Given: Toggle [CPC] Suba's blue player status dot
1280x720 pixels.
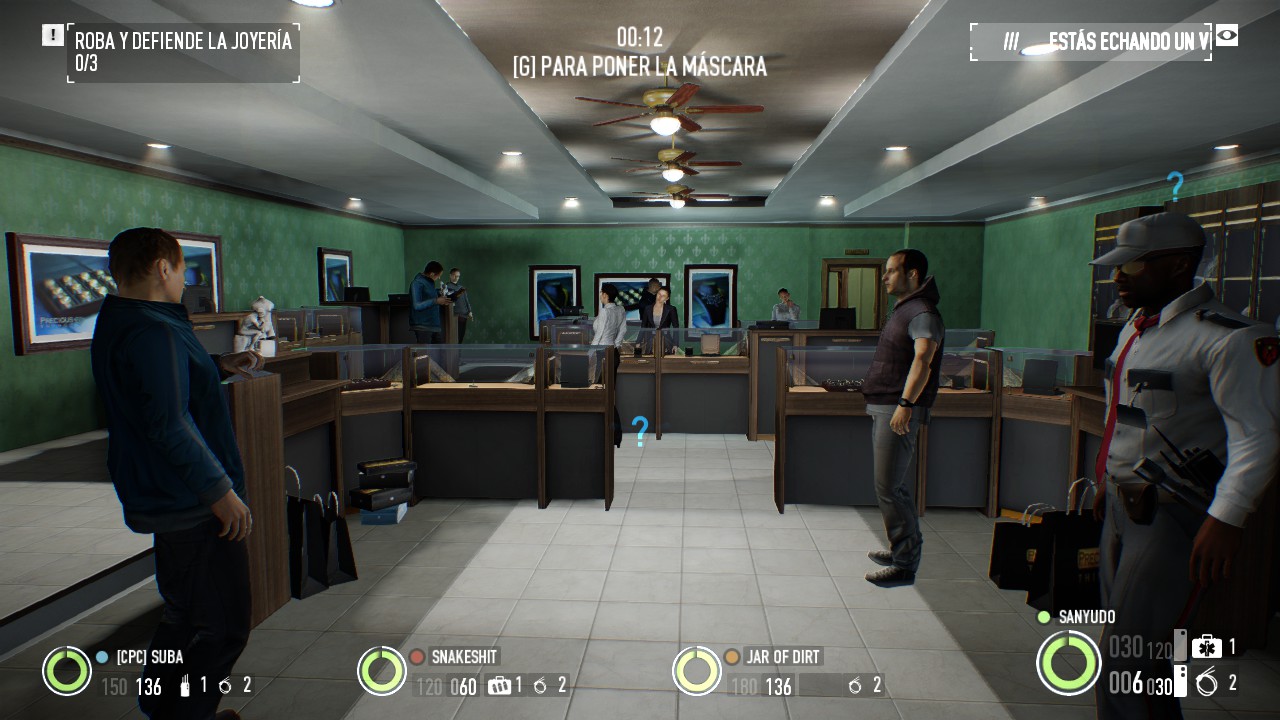Looking at the screenshot, I should pos(102,656).
